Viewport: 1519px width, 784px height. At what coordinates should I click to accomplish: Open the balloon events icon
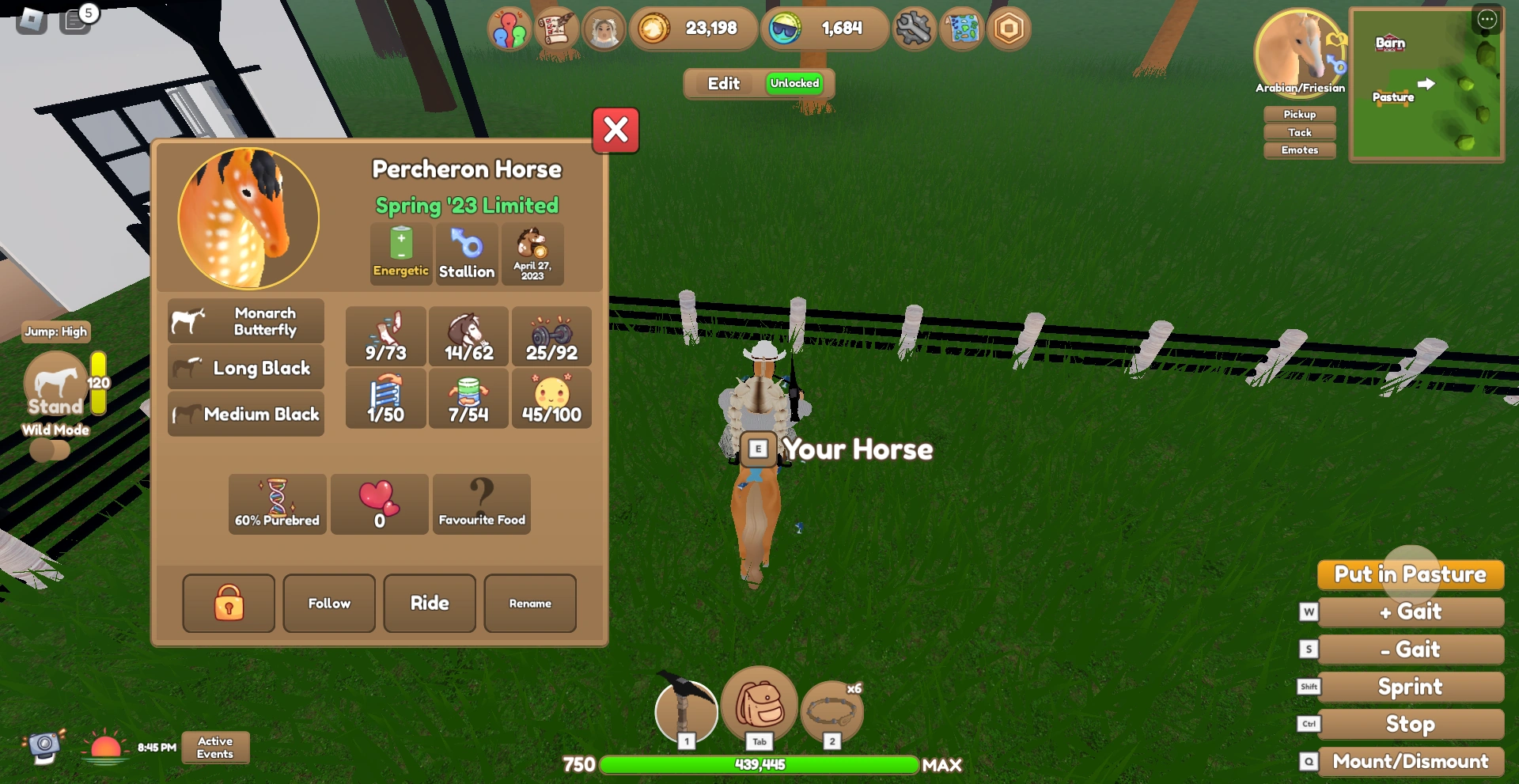[509, 28]
